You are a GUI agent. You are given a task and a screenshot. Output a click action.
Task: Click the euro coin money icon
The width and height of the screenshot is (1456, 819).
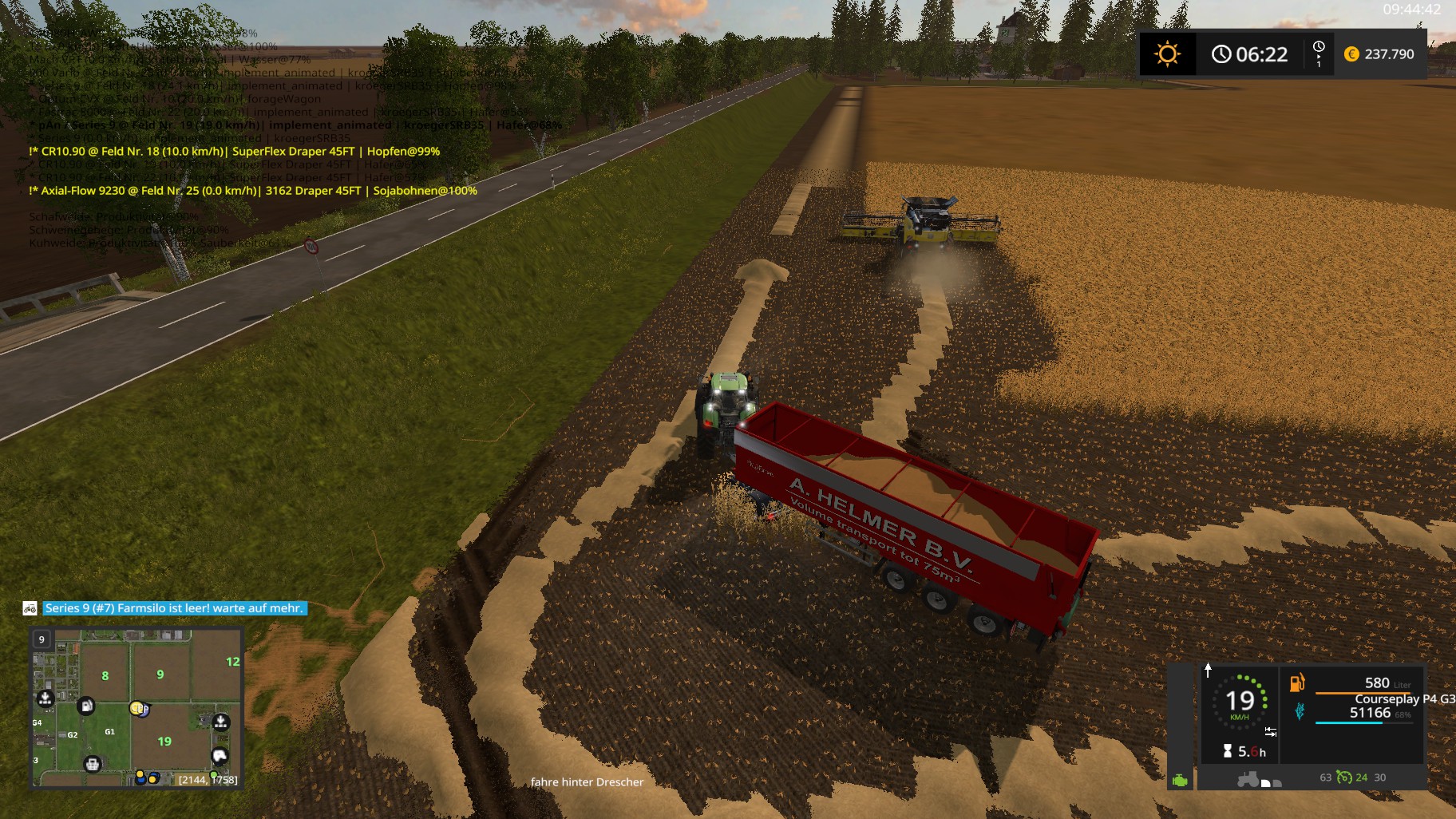1351,55
